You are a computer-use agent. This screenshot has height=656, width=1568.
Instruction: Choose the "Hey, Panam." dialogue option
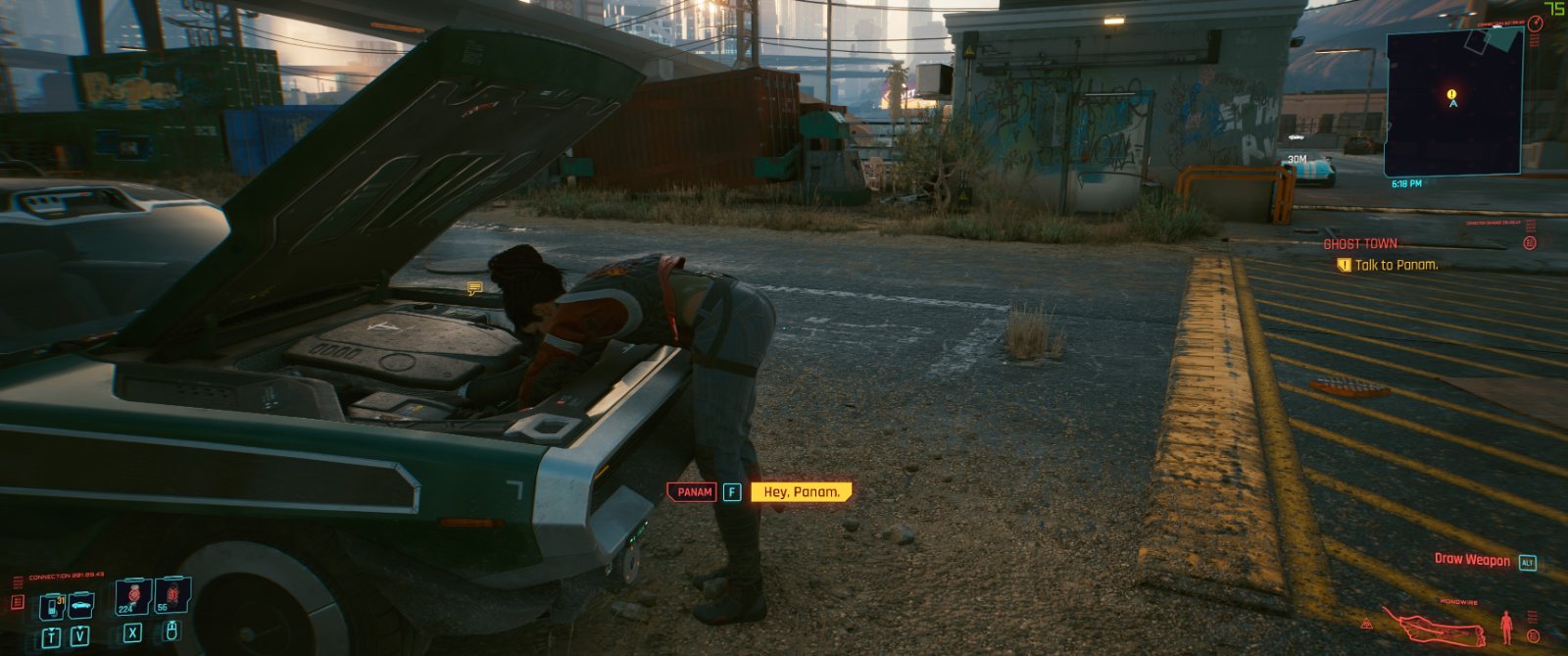point(801,492)
